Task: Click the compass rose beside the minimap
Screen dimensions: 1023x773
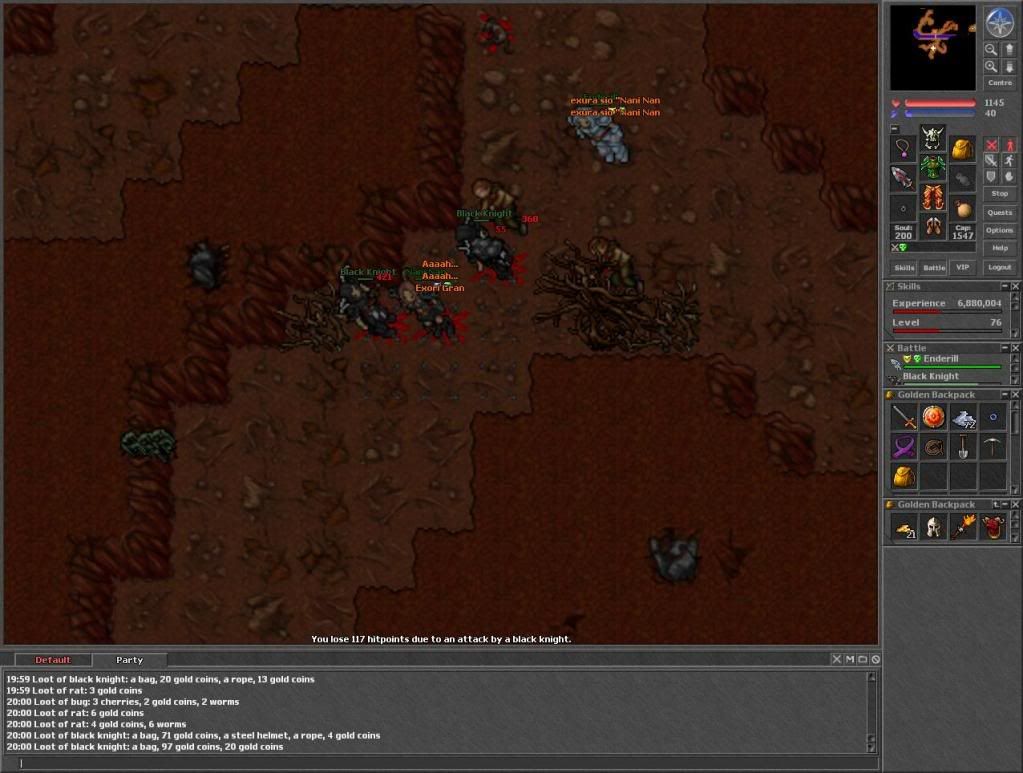Action: pos(999,22)
